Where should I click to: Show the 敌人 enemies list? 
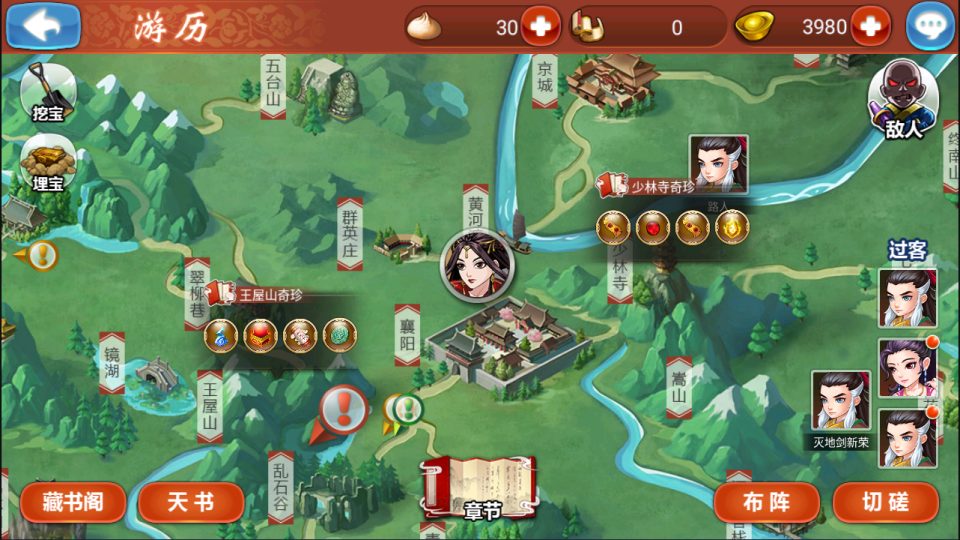tap(902, 100)
